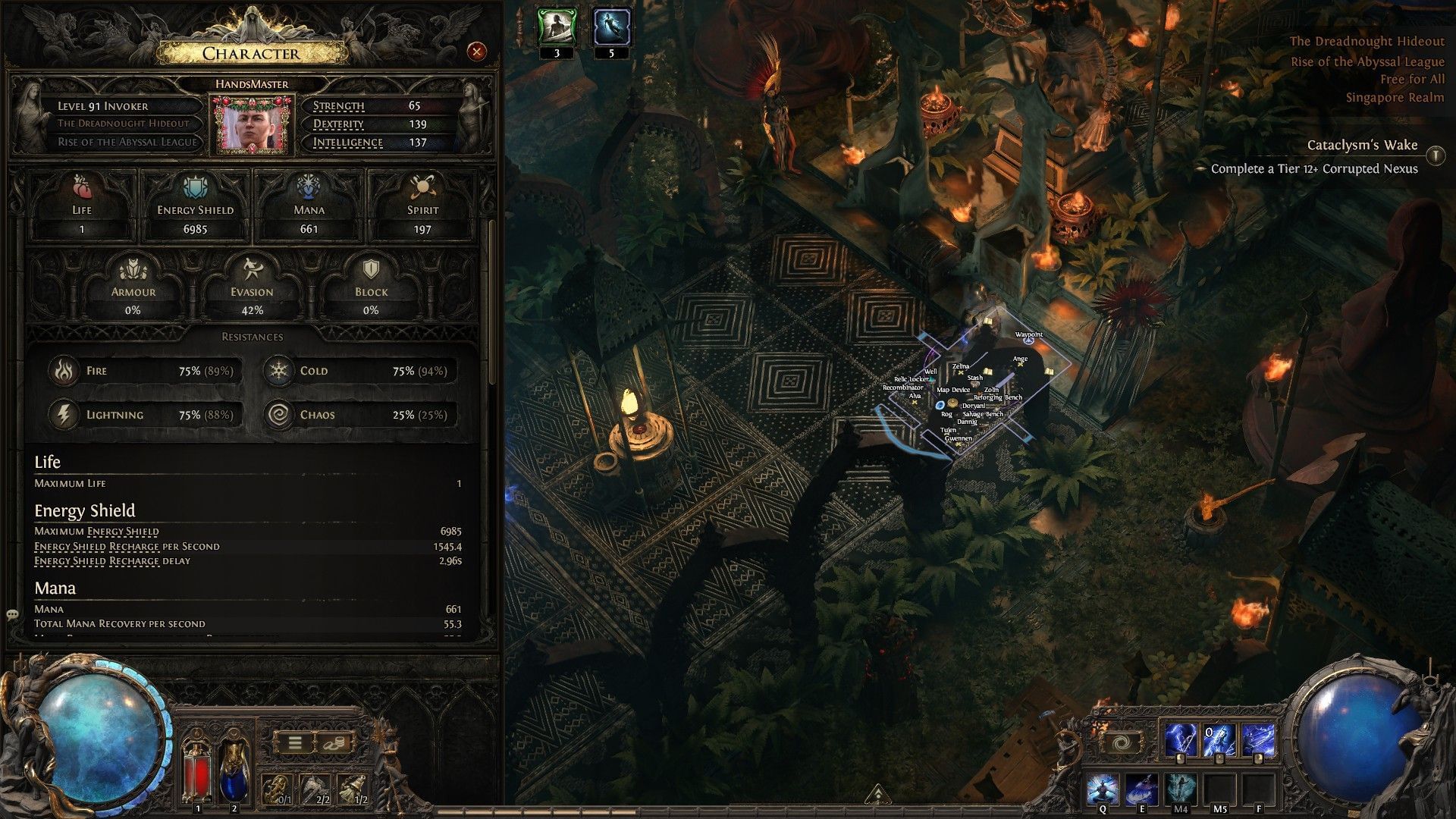Click the hooded figure buff icon
This screenshot has width=1456, height=819.
[557, 27]
